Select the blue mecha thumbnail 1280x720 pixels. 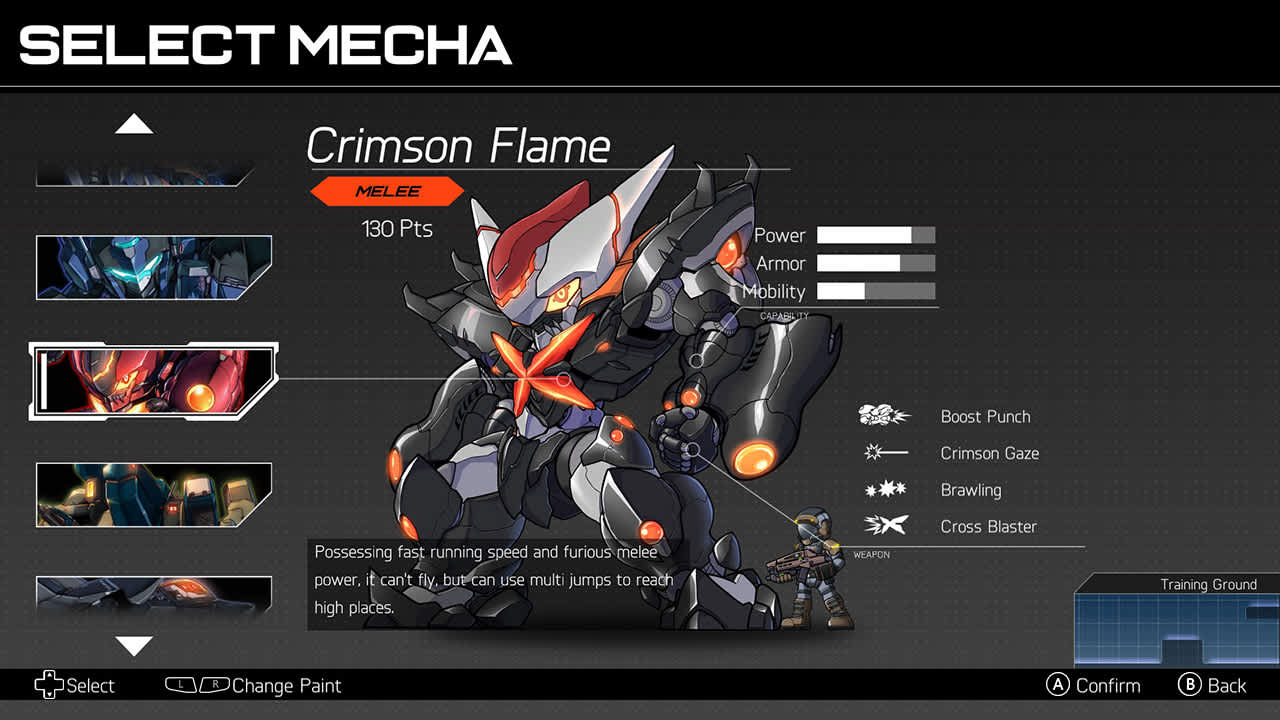click(x=153, y=267)
